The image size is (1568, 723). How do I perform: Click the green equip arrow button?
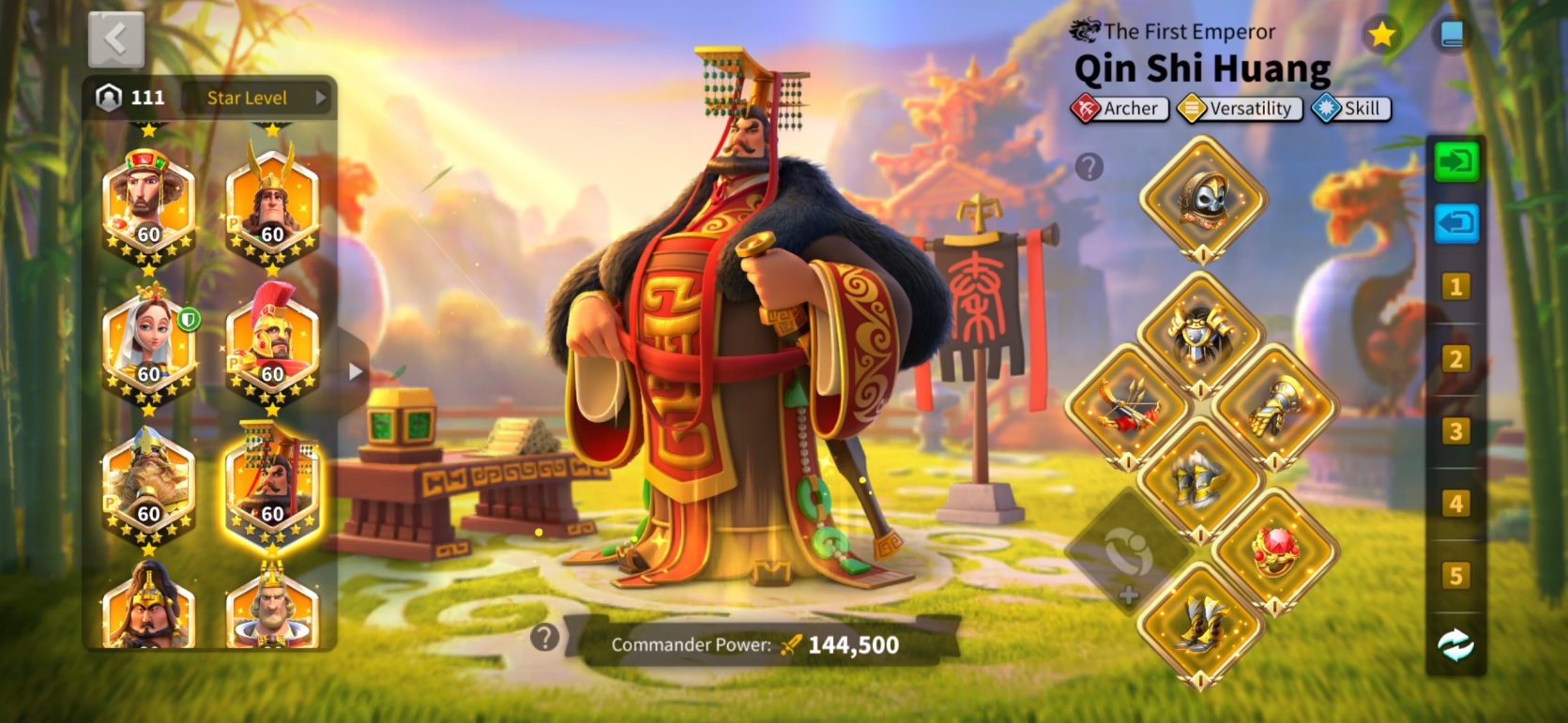(x=1455, y=161)
